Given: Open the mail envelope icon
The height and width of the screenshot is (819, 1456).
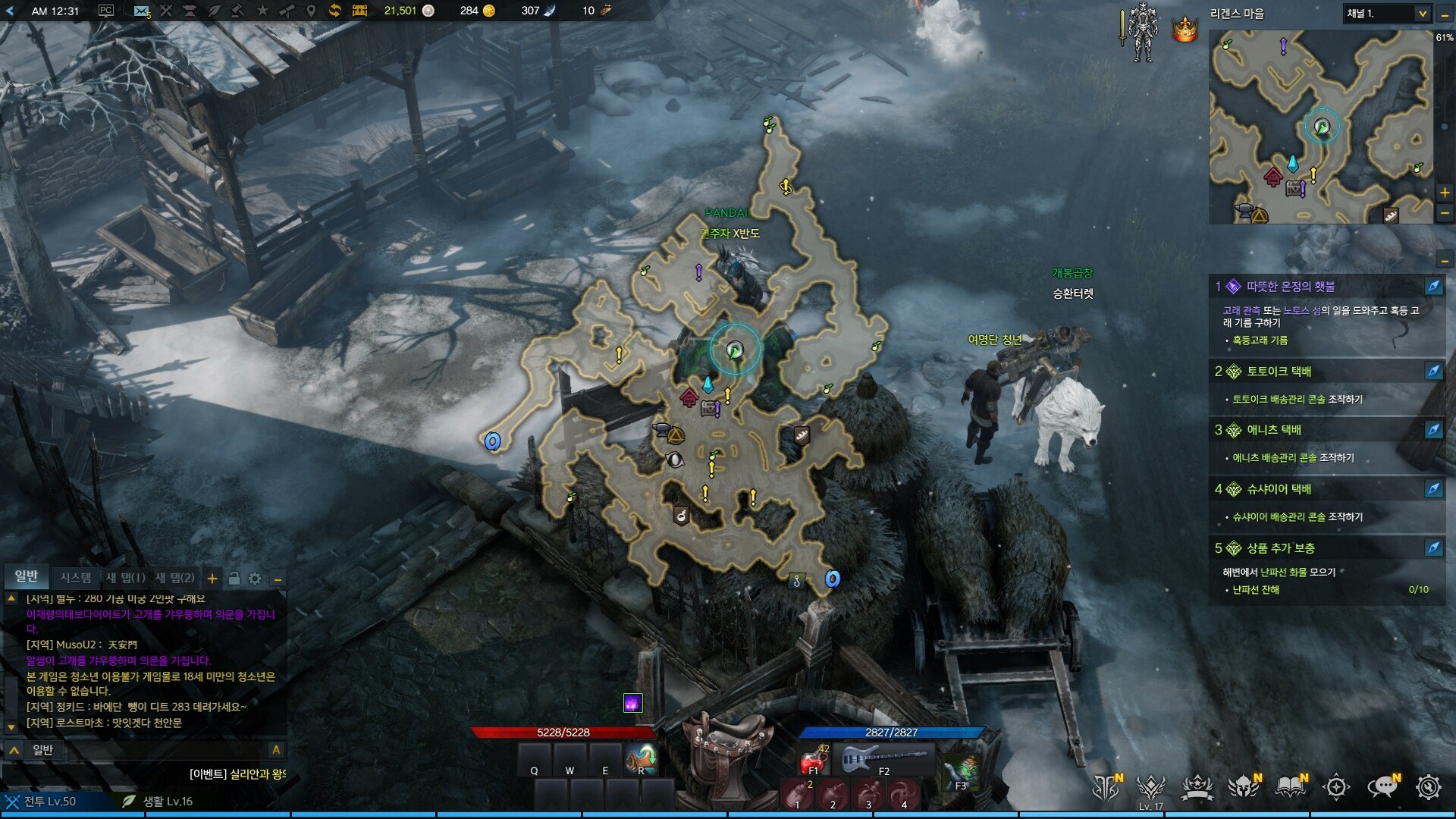Looking at the screenshot, I should coord(141,11).
